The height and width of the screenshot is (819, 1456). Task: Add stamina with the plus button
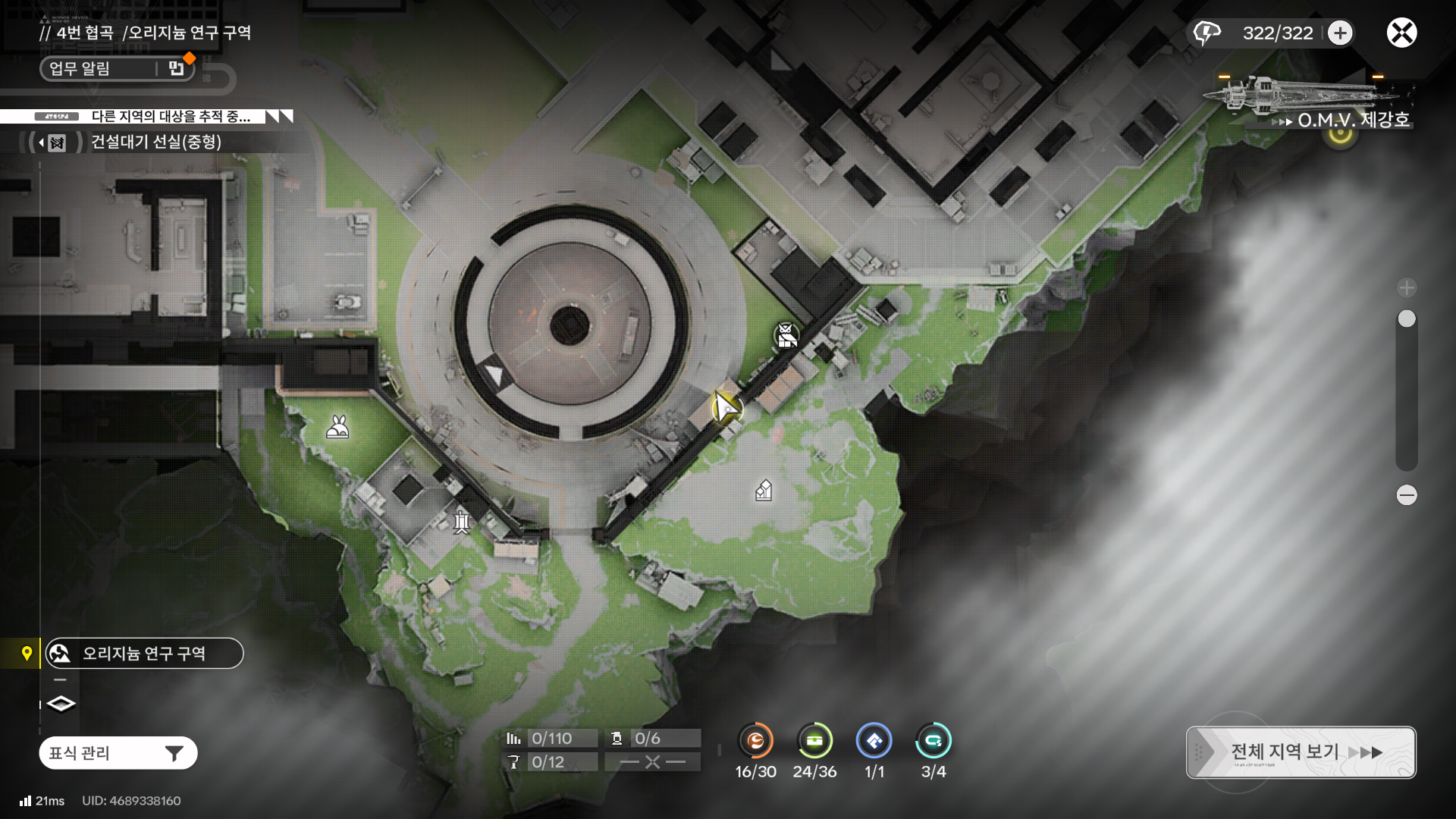click(x=1340, y=33)
